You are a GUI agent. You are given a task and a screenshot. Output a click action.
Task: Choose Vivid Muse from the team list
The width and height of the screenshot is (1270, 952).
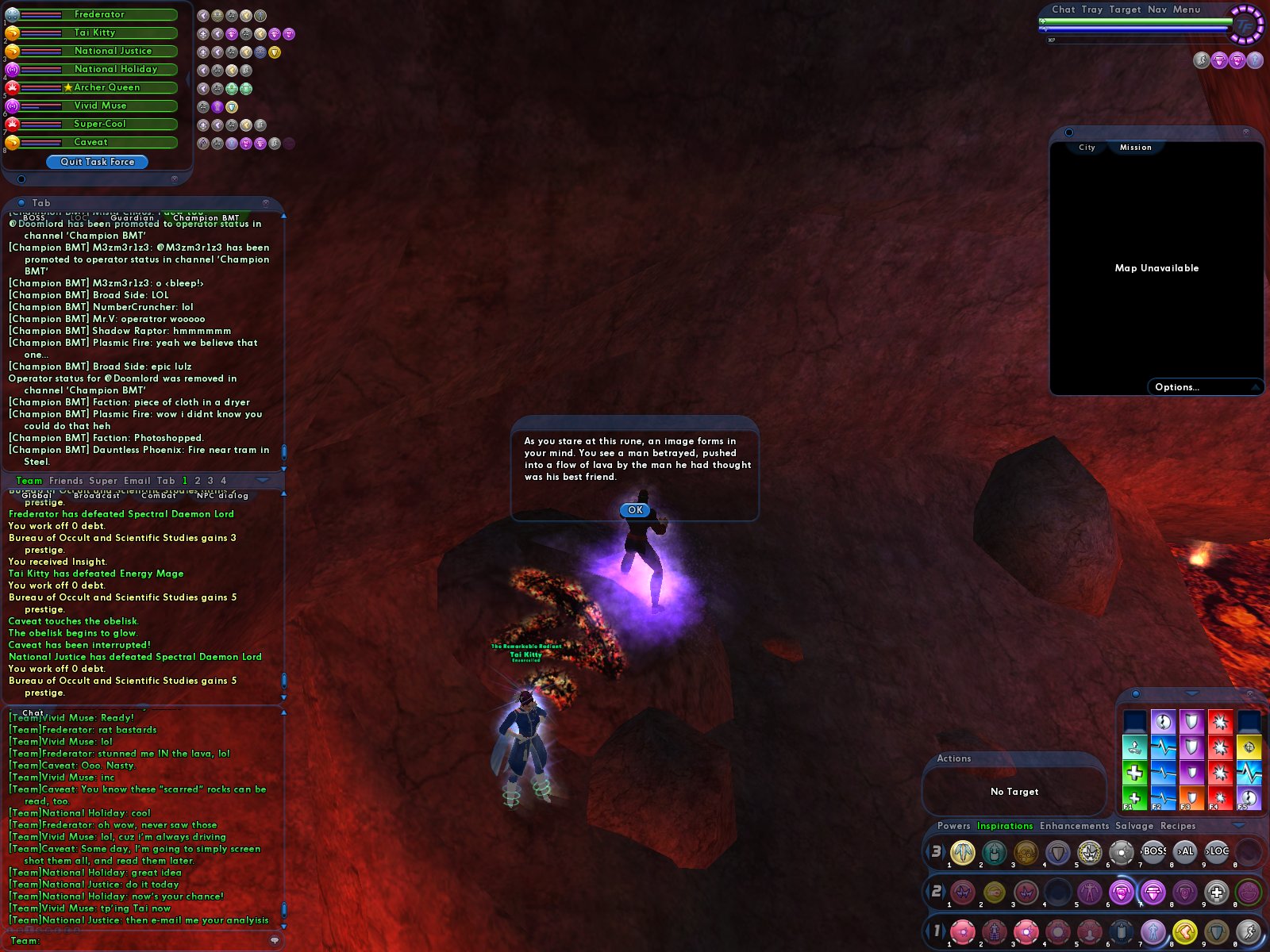click(x=100, y=106)
